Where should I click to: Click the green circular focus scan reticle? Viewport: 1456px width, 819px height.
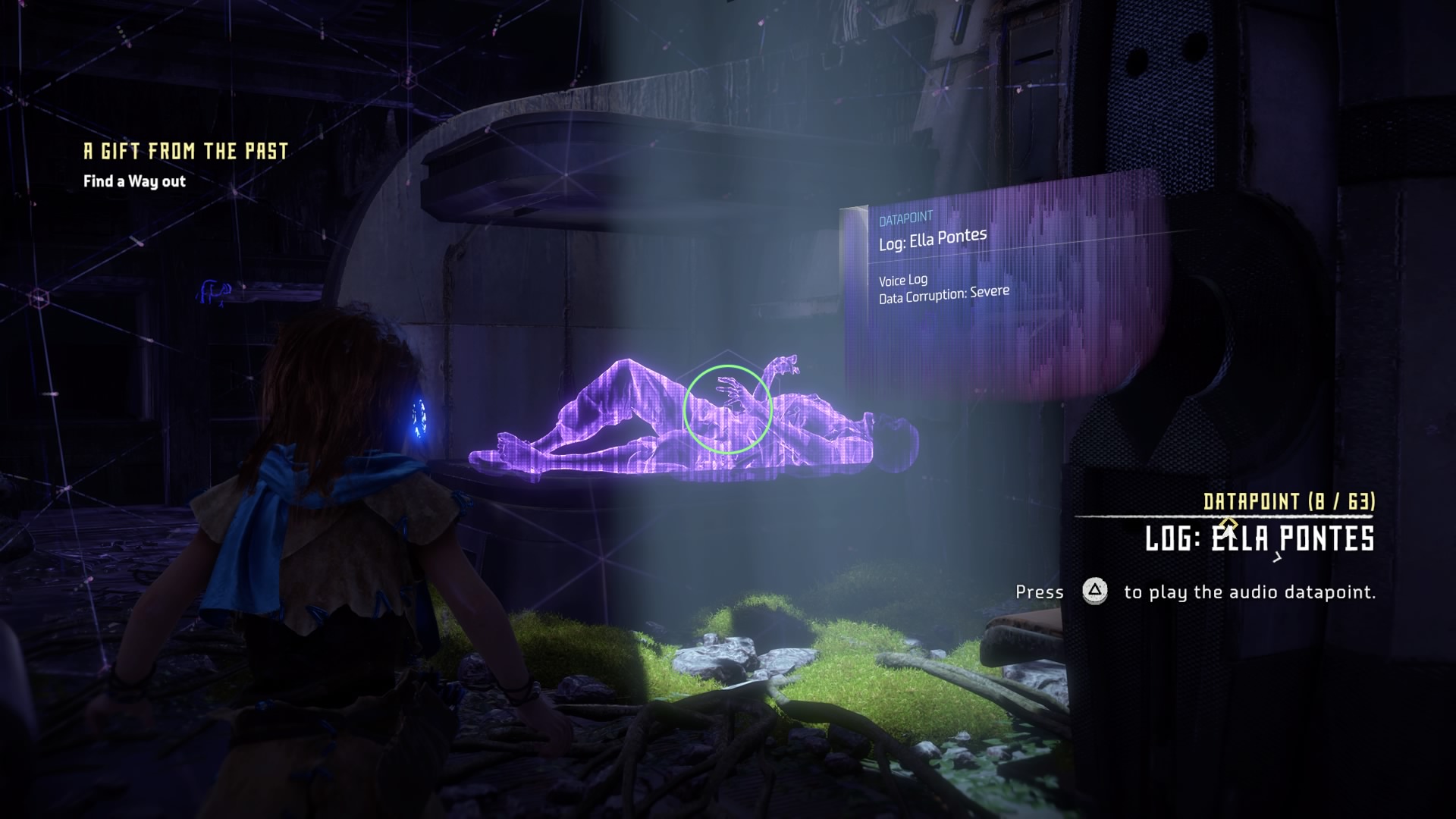click(x=727, y=409)
